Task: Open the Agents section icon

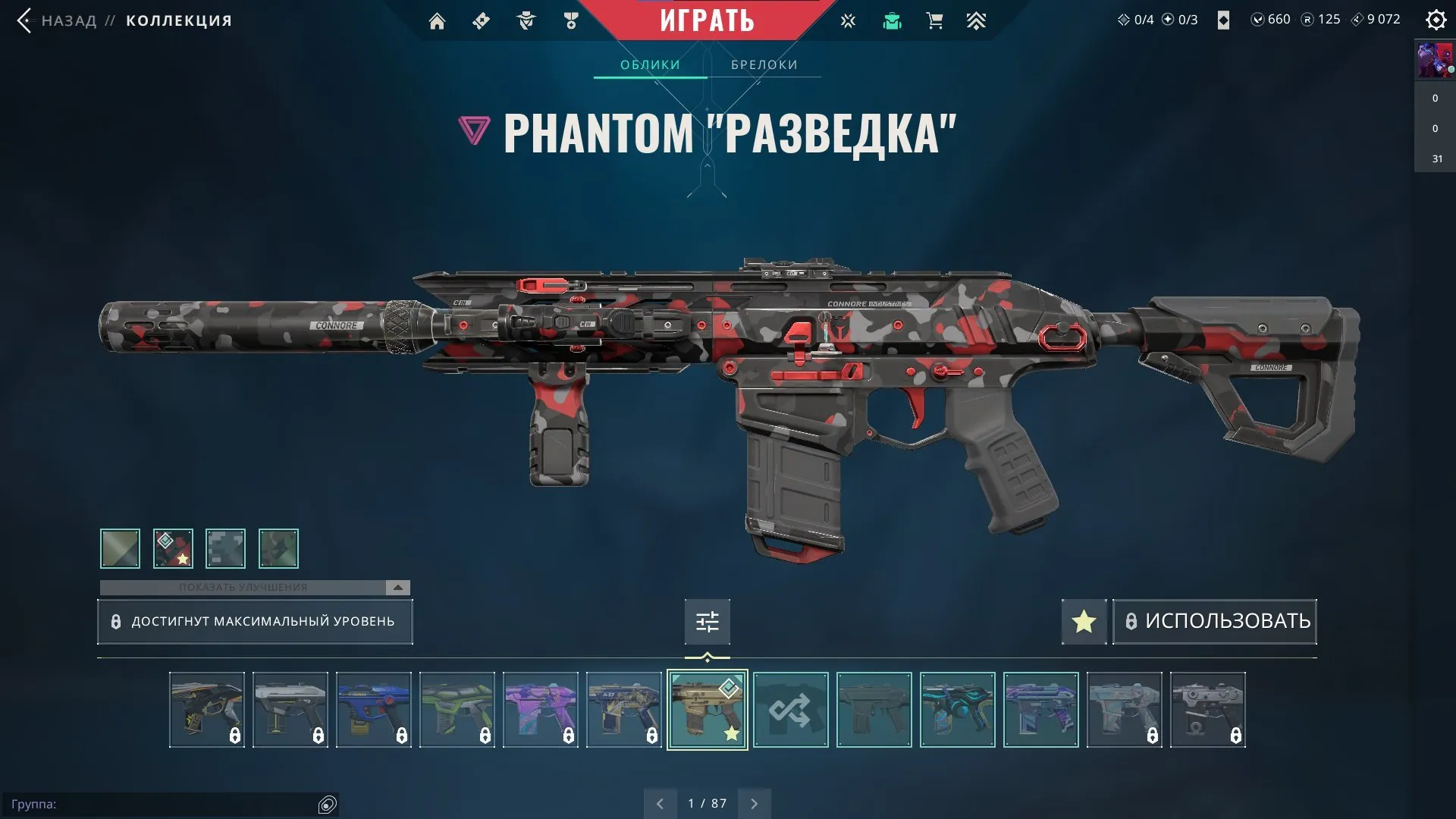Action: (x=526, y=20)
